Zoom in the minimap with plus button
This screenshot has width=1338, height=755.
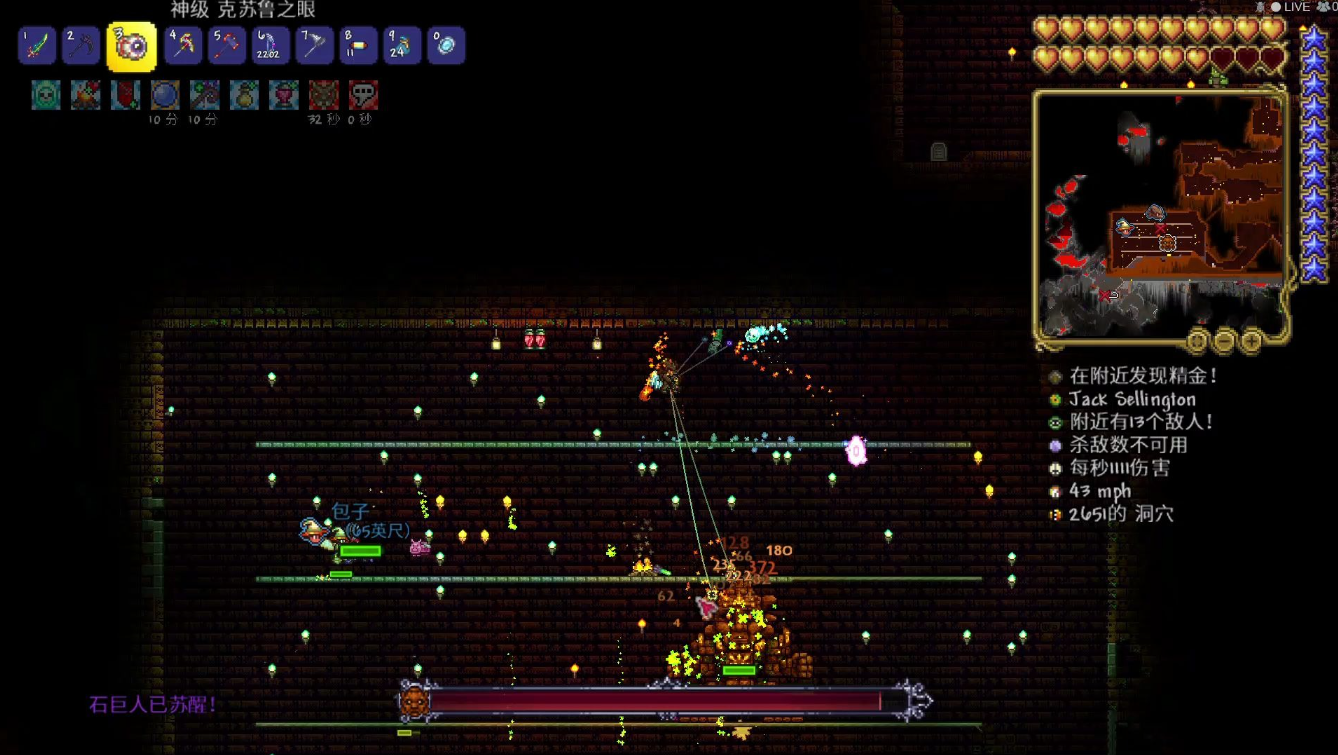point(1251,342)
